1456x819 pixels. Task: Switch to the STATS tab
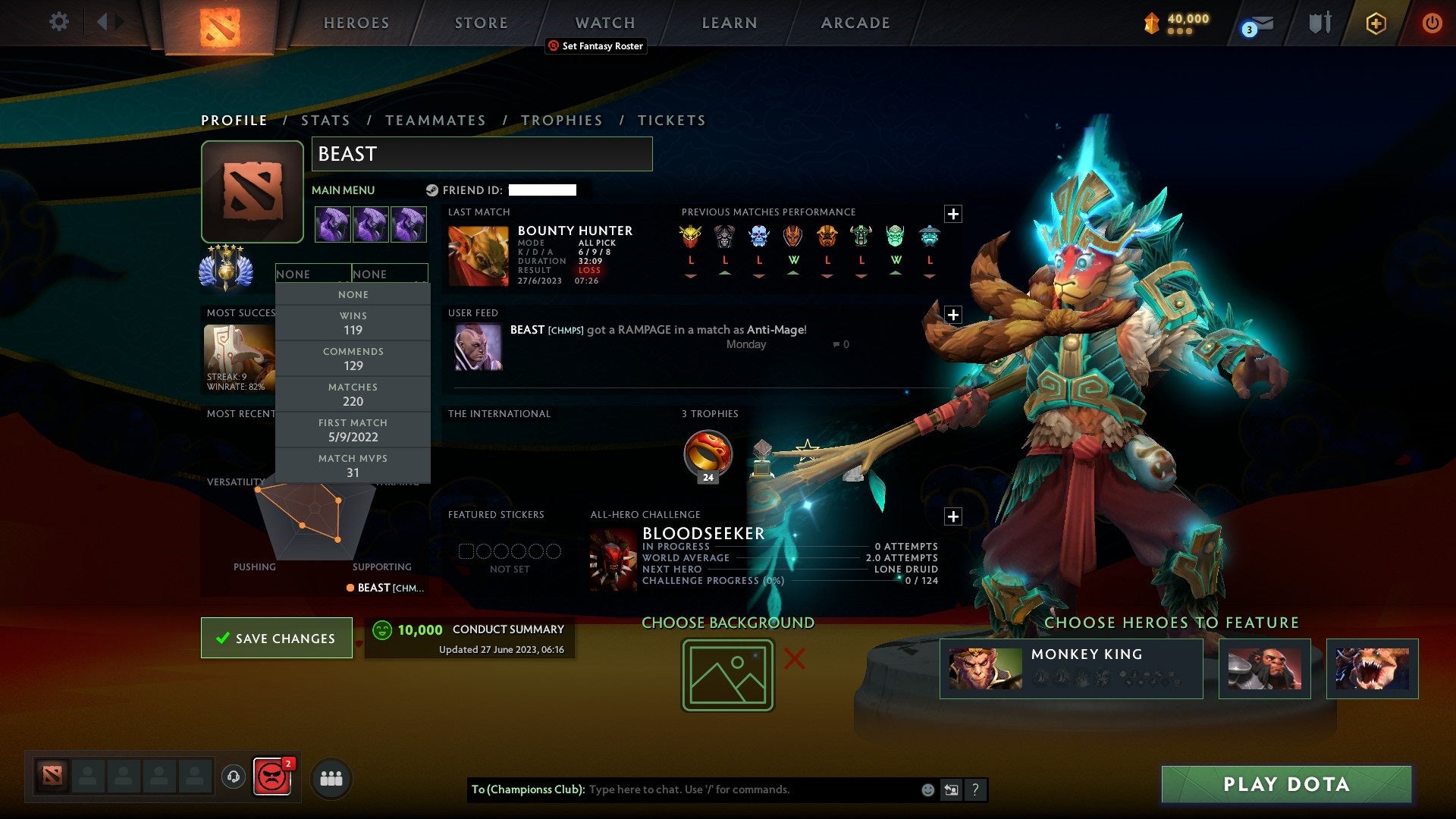click(325, 120)
